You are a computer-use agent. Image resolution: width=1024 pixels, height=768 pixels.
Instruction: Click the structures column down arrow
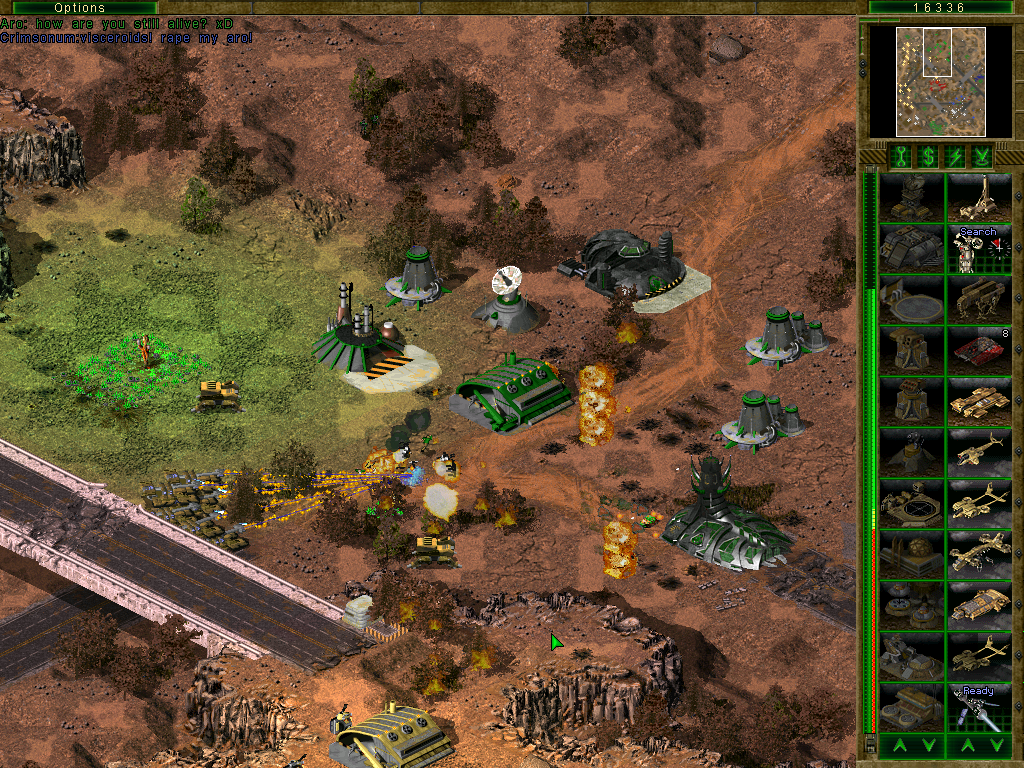928,745
